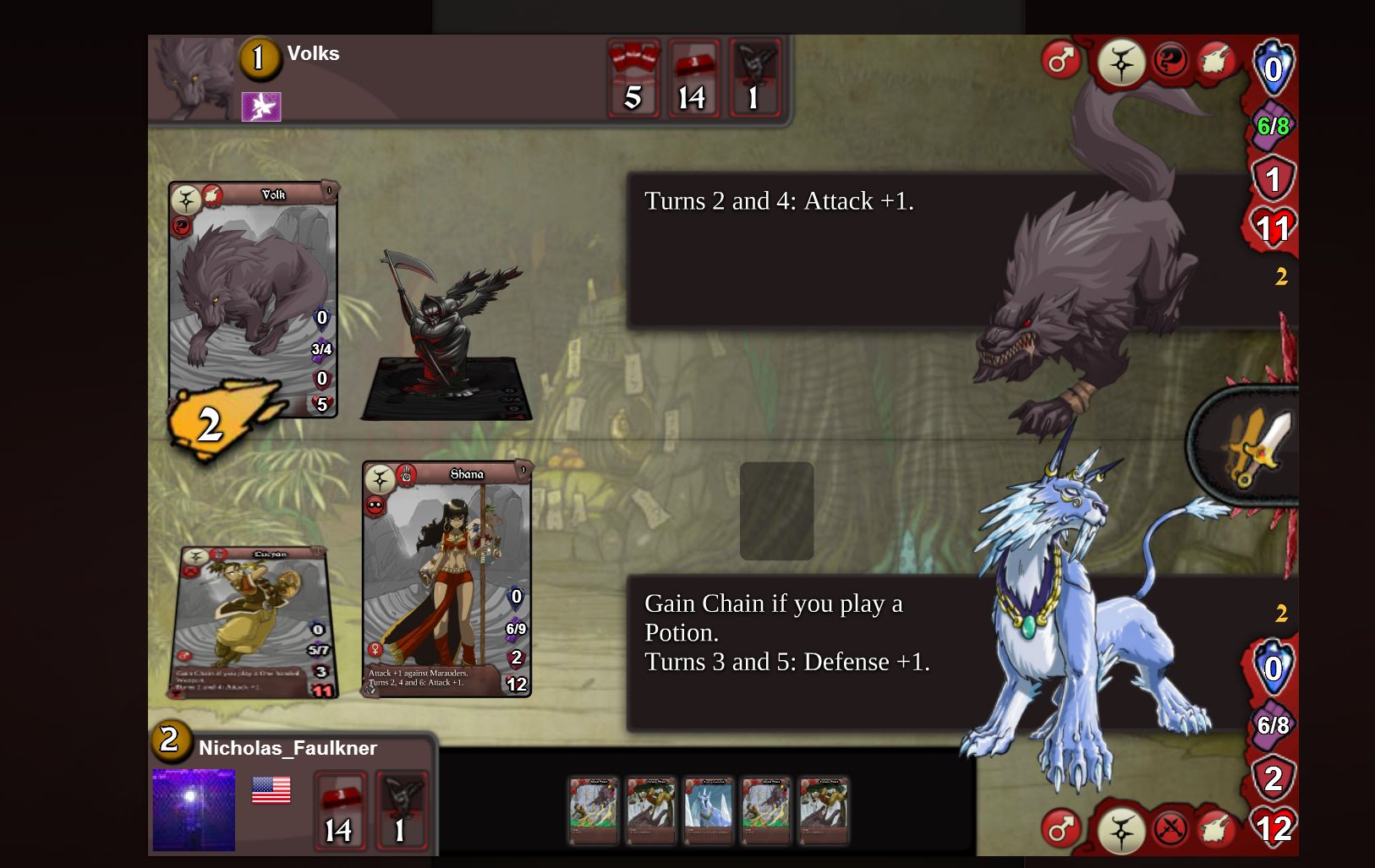
Task: Open your deck pile showing 14
Action: click(340, 811)
